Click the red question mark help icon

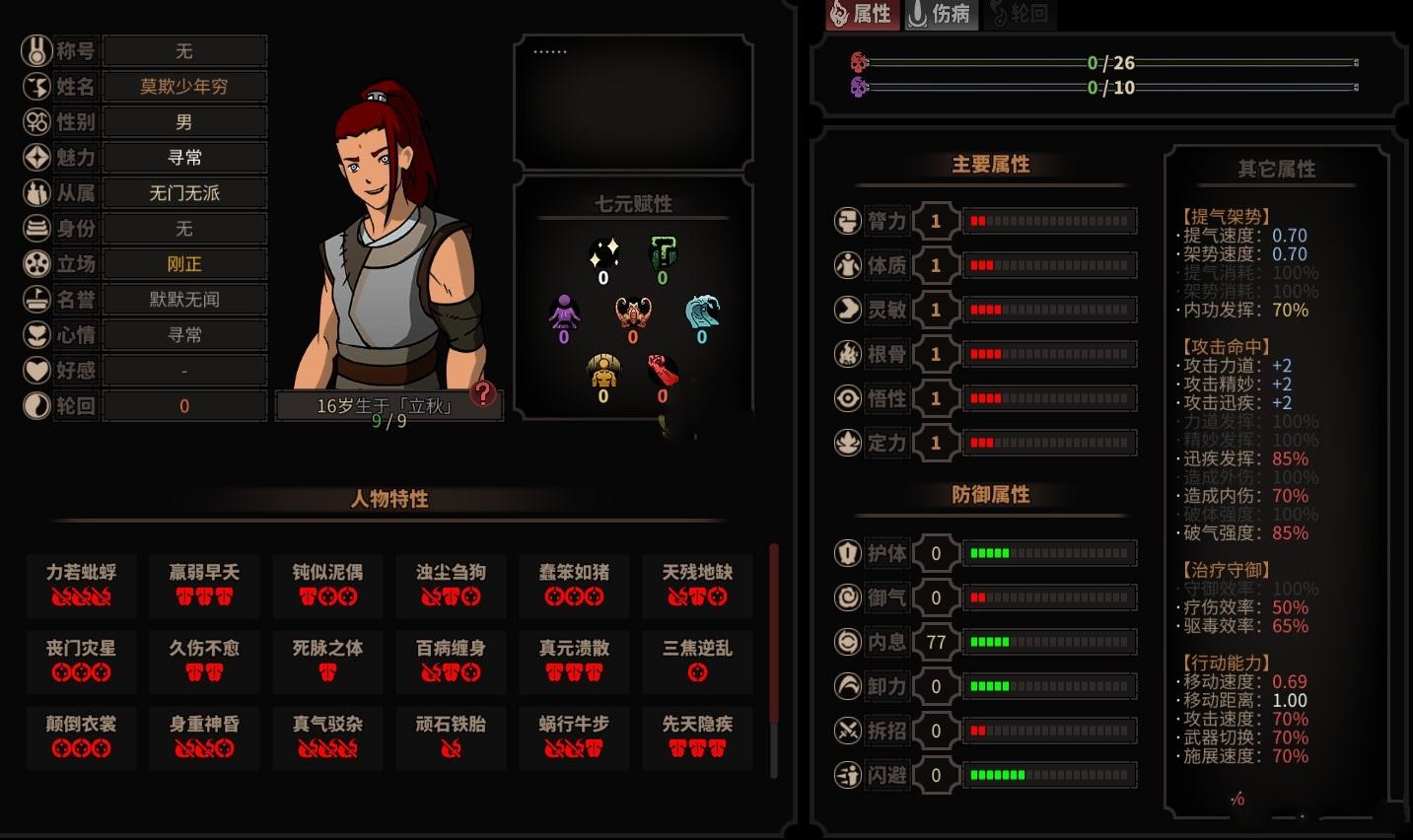coord(483,393)
